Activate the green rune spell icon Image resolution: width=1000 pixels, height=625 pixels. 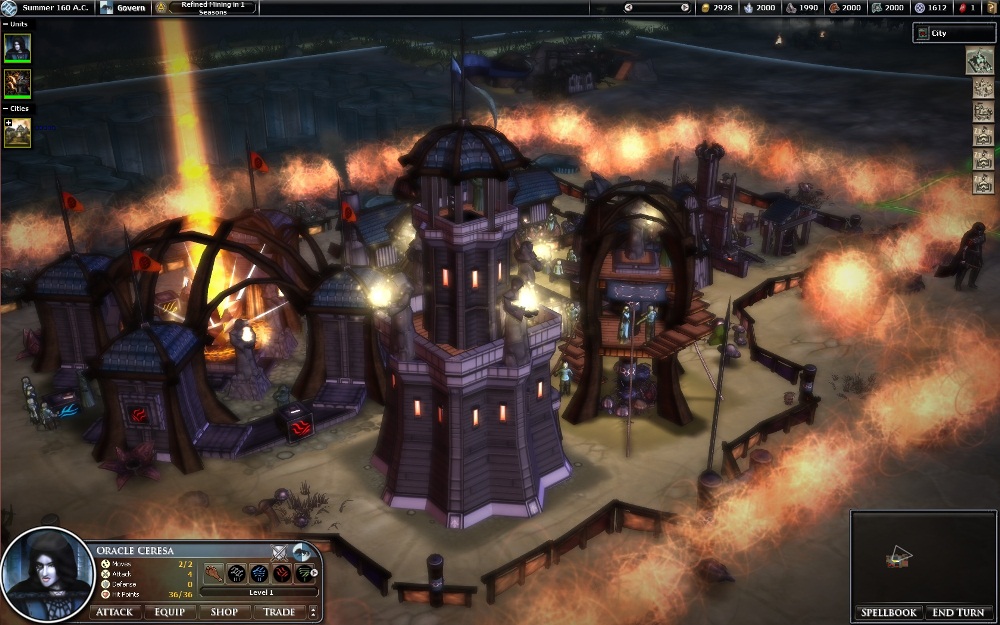coord(302,573)
